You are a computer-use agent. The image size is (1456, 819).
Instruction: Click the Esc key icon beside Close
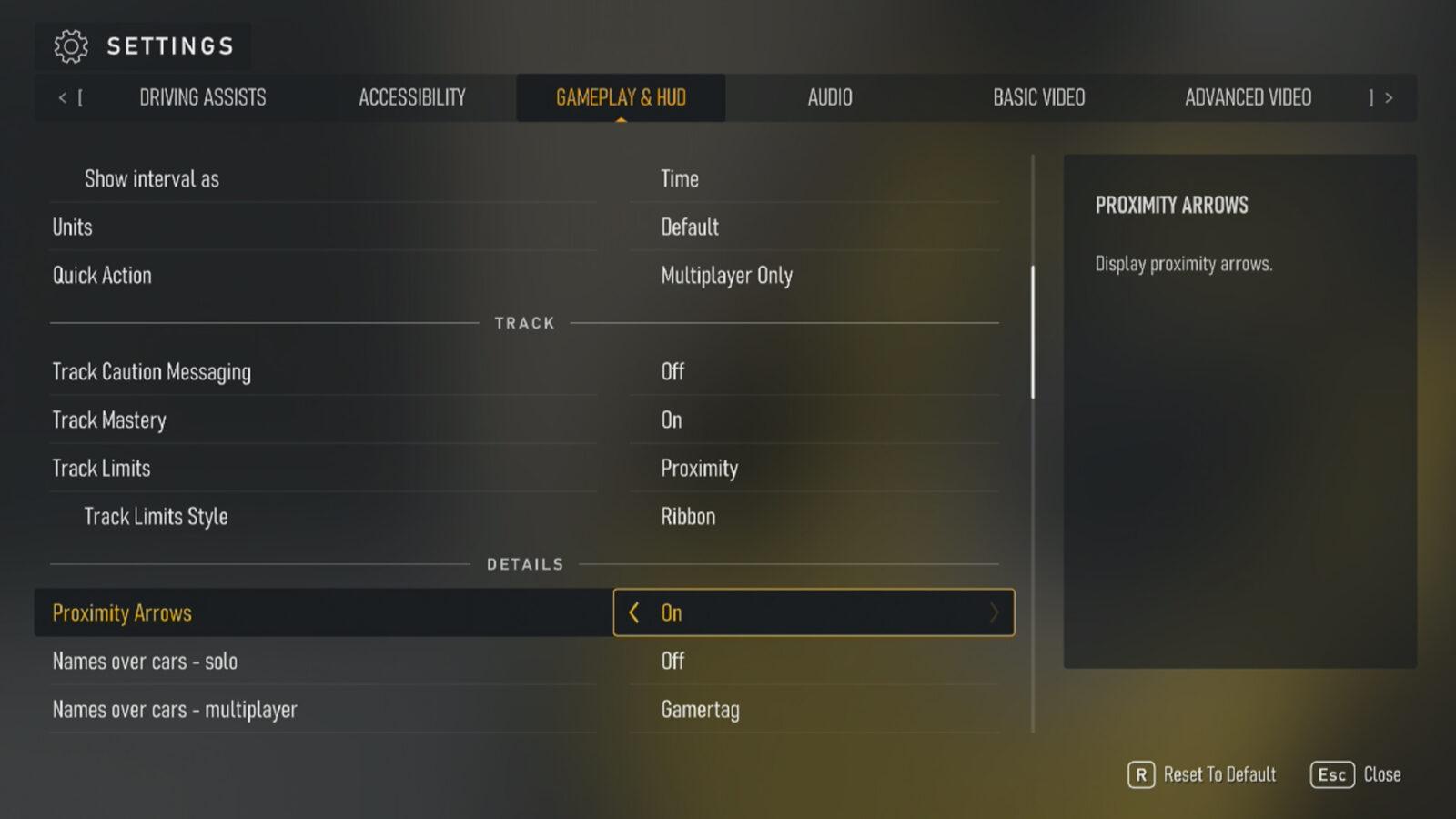pos(1331,774)
